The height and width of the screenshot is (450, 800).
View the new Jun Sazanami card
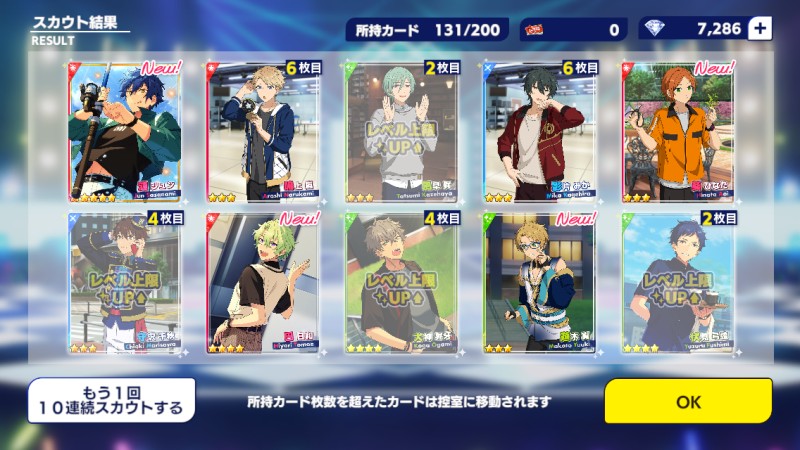[125, 132]
